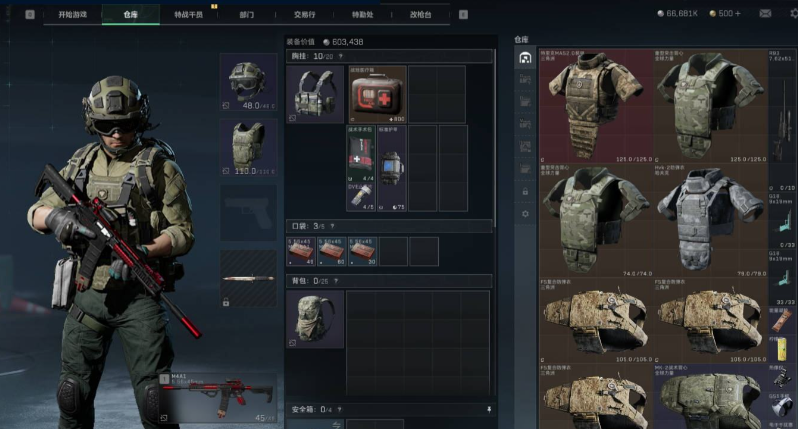Open the mail envelope icon

coord(765,14)
